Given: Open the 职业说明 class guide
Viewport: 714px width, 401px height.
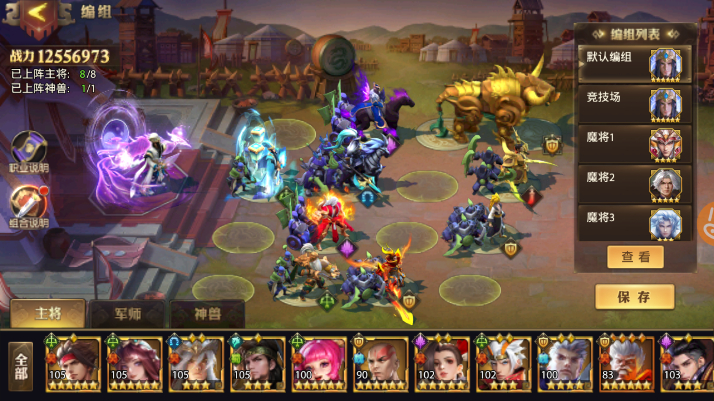Looking at the screenshot, I should tap(27, 151).
